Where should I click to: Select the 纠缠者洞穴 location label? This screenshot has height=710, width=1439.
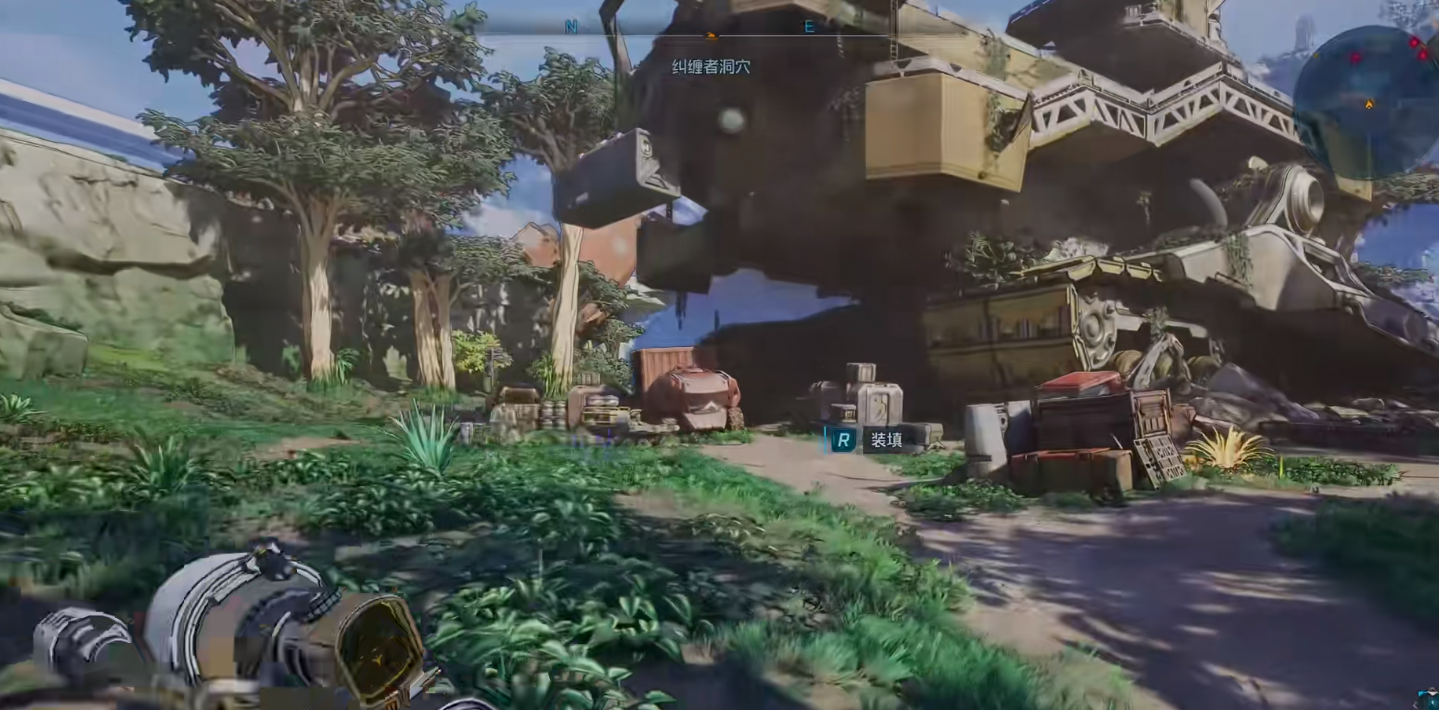711,67
